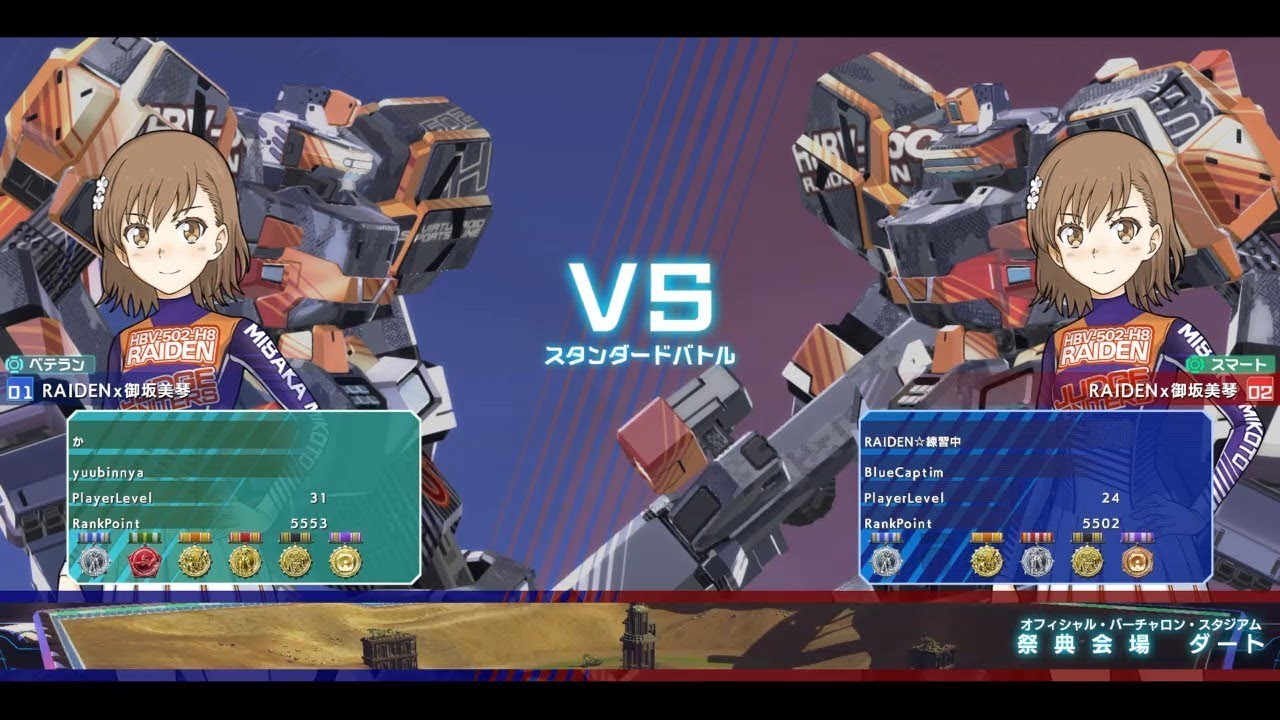
Task: Select the silver medal in yuubinnya's panel
Action: click(x=95, y=558)
